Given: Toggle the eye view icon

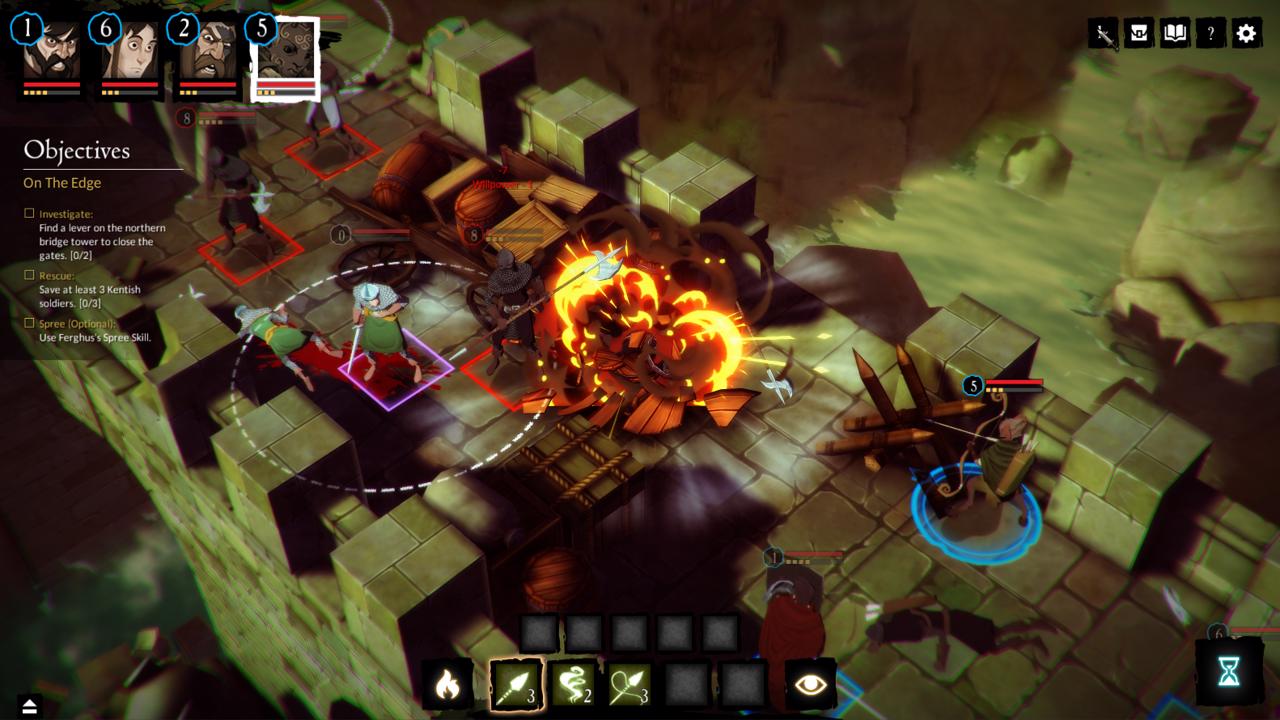Looking at the screenshot, I should point(810,685).
